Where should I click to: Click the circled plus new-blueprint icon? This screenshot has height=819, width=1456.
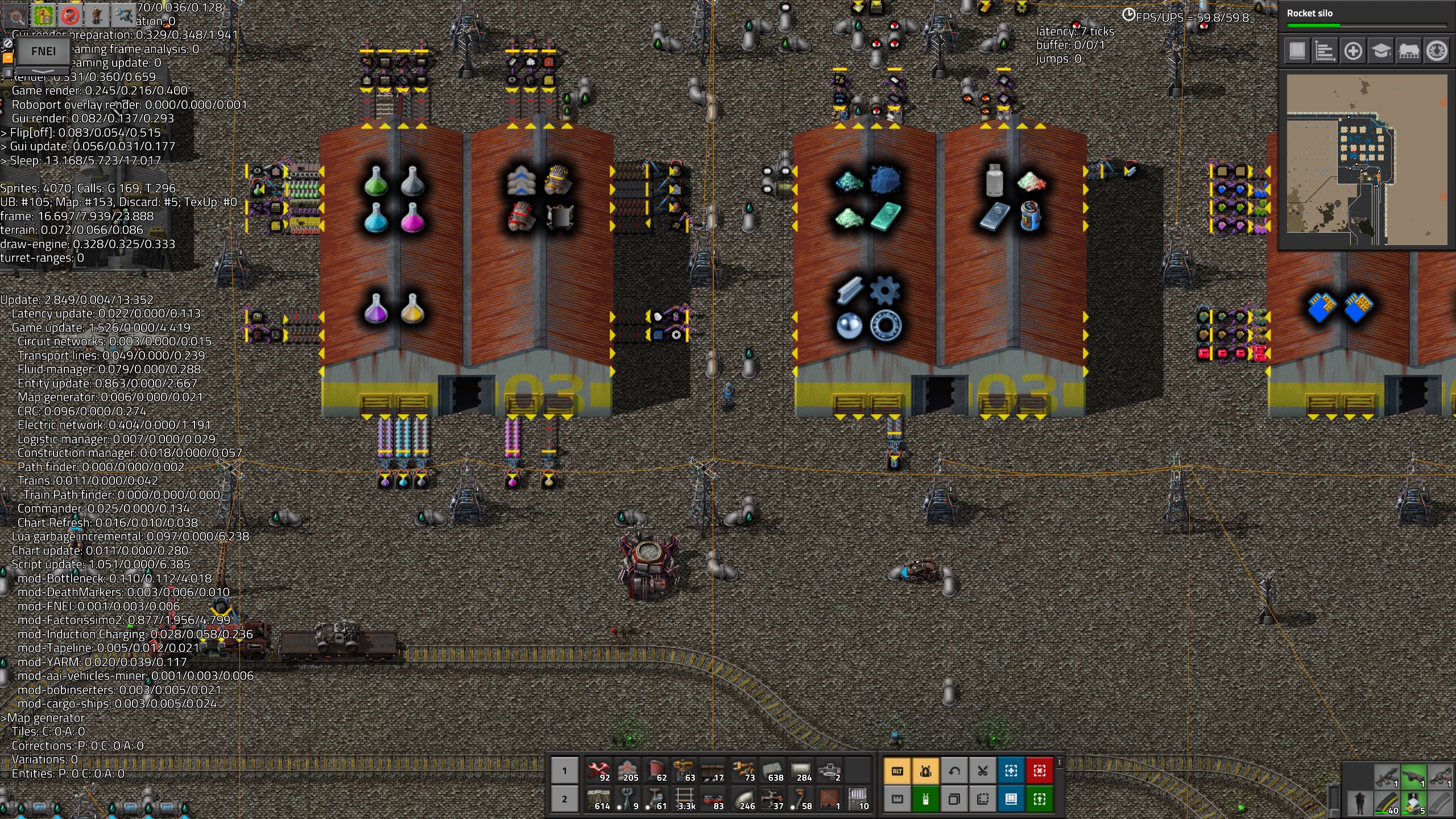click(1352, 52)
